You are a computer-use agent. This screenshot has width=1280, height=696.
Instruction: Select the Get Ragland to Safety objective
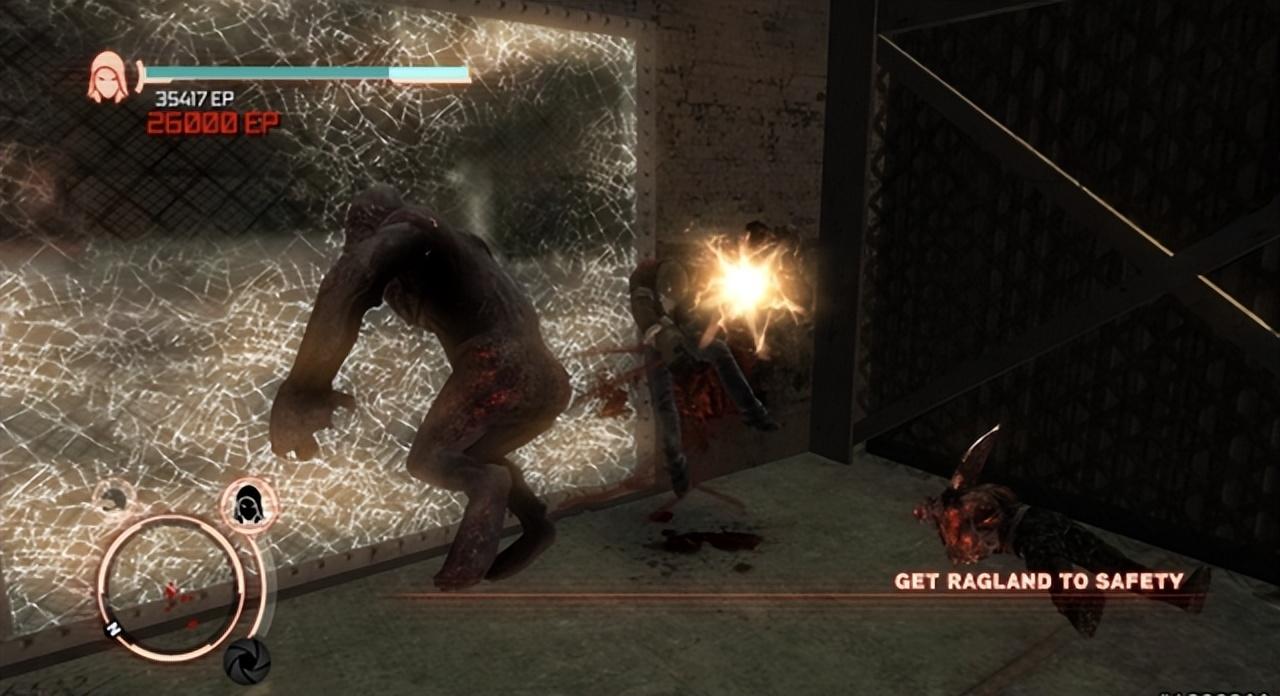click(1038, 581)
